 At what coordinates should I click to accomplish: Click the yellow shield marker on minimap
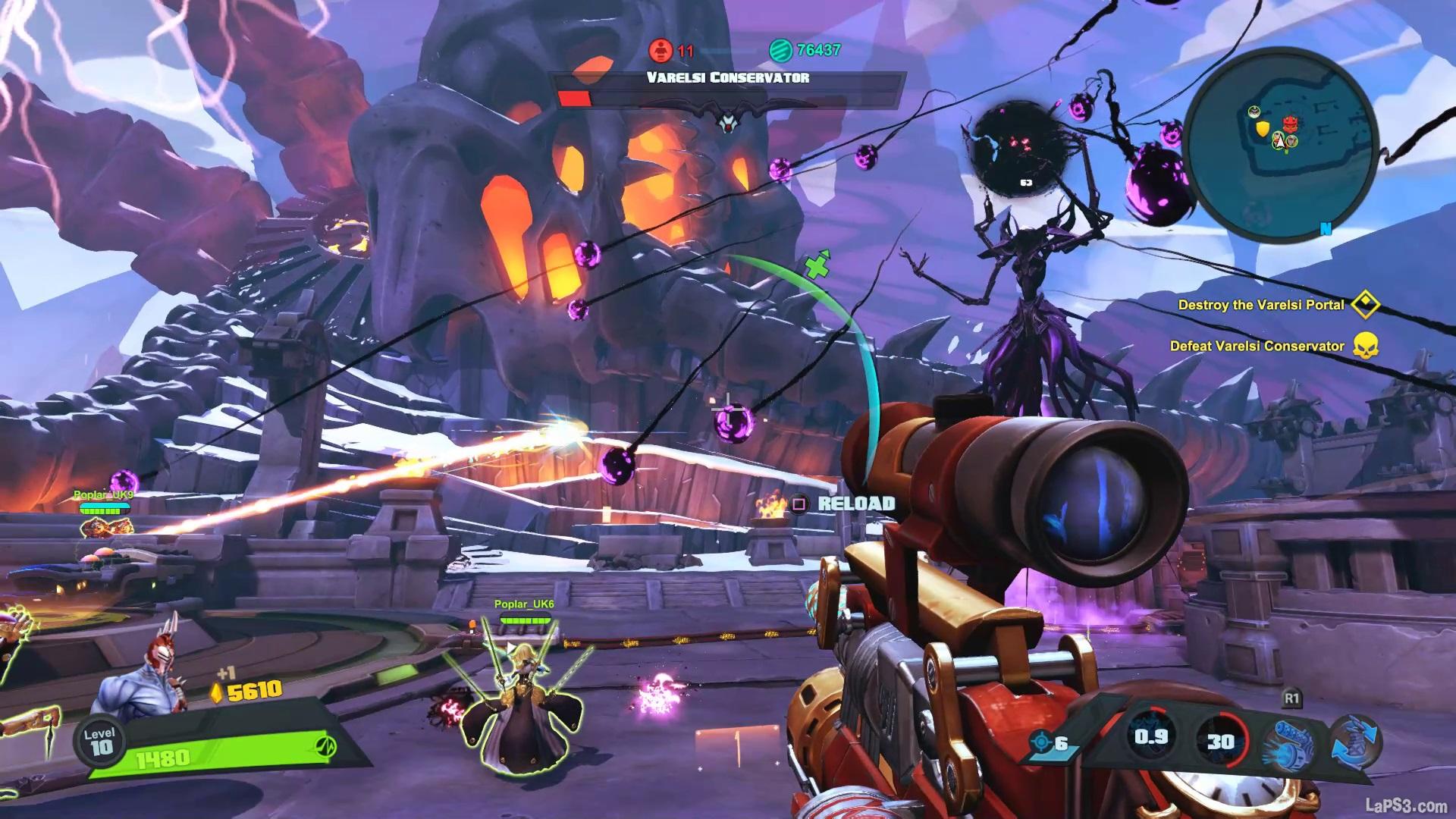pos(1263,130)
